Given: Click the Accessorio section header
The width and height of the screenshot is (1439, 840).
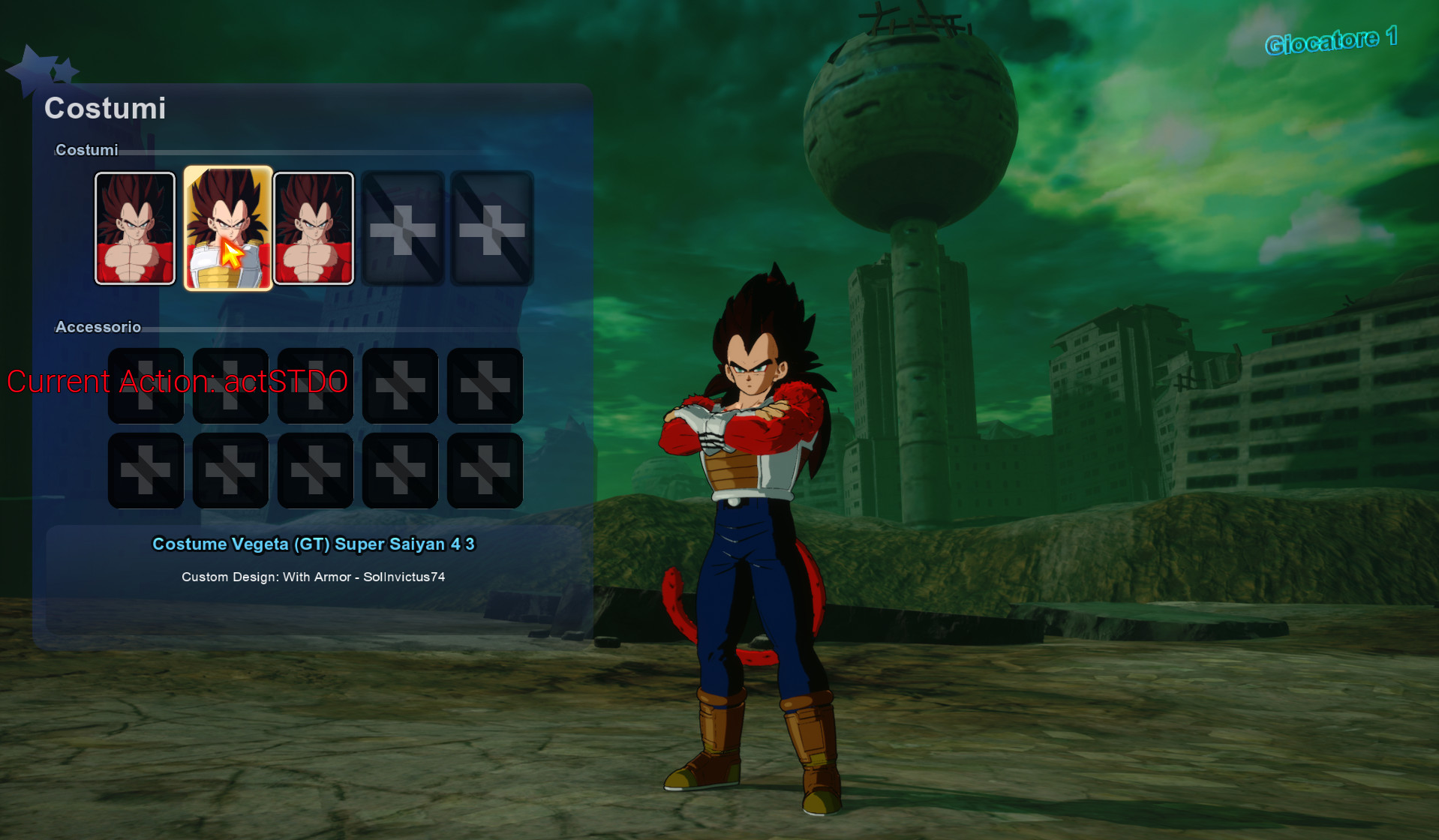Looking at the screenshot, I should point(98,327).
